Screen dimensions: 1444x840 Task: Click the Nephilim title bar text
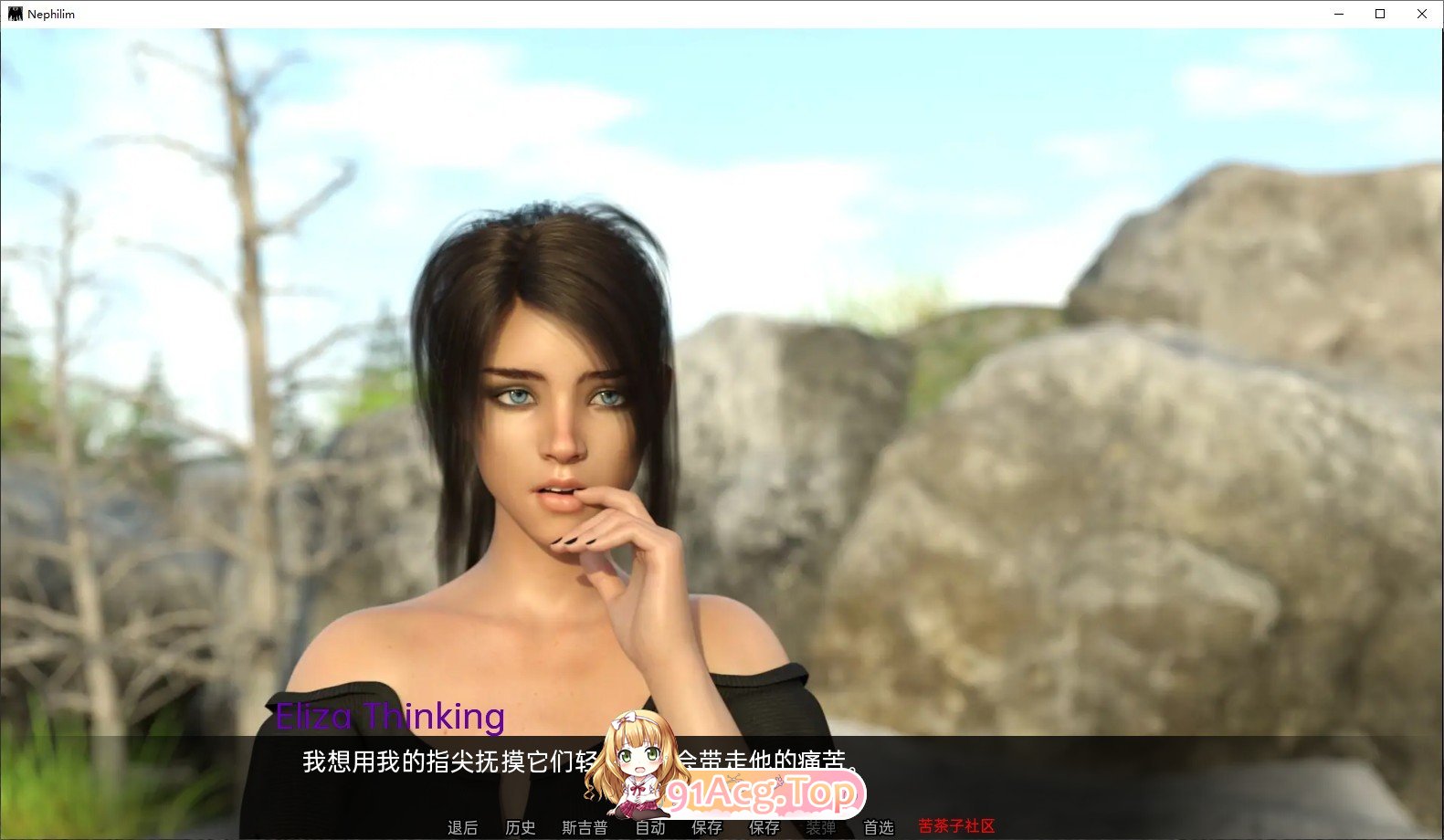(x=50, y=14)
